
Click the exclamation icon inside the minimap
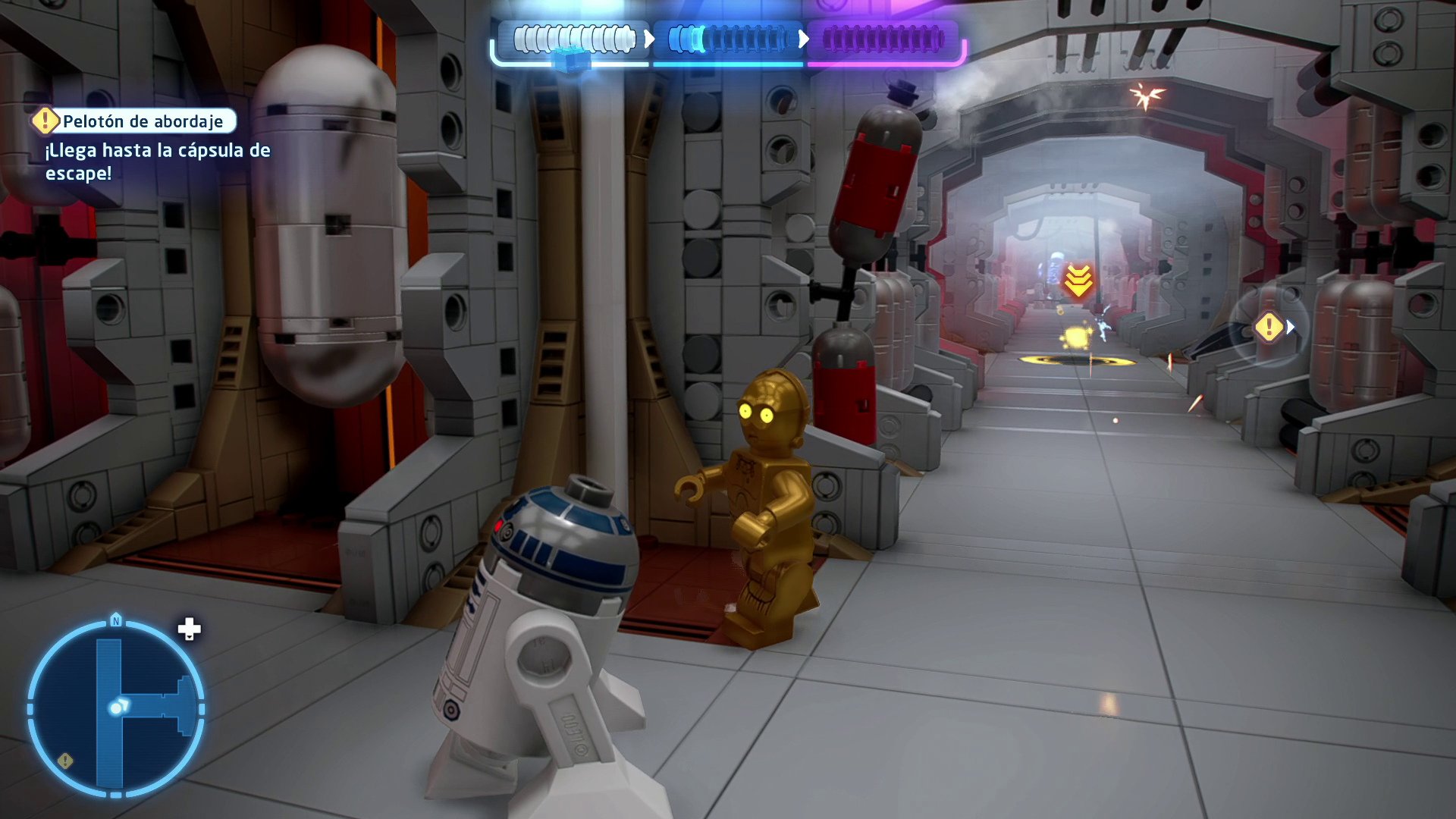click(x=65, y=761)
